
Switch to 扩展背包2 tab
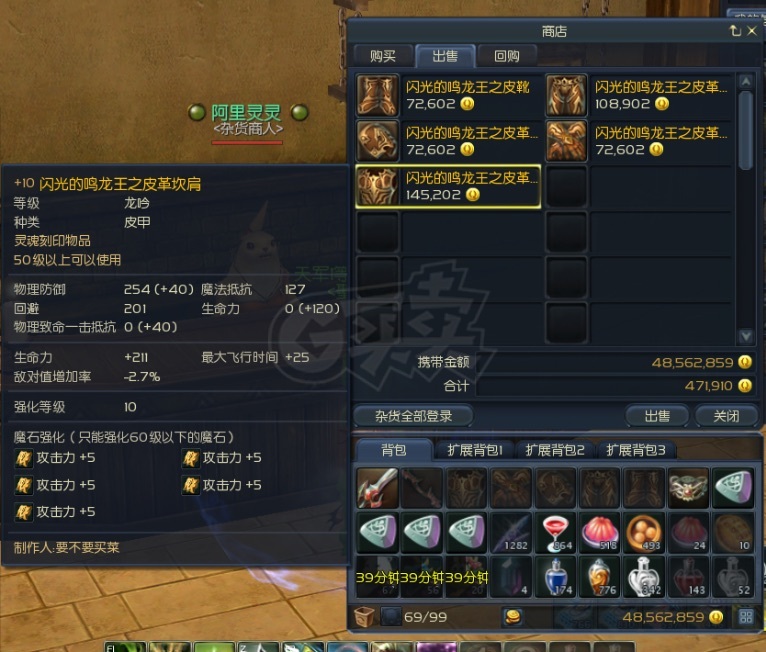pos(555,450)
